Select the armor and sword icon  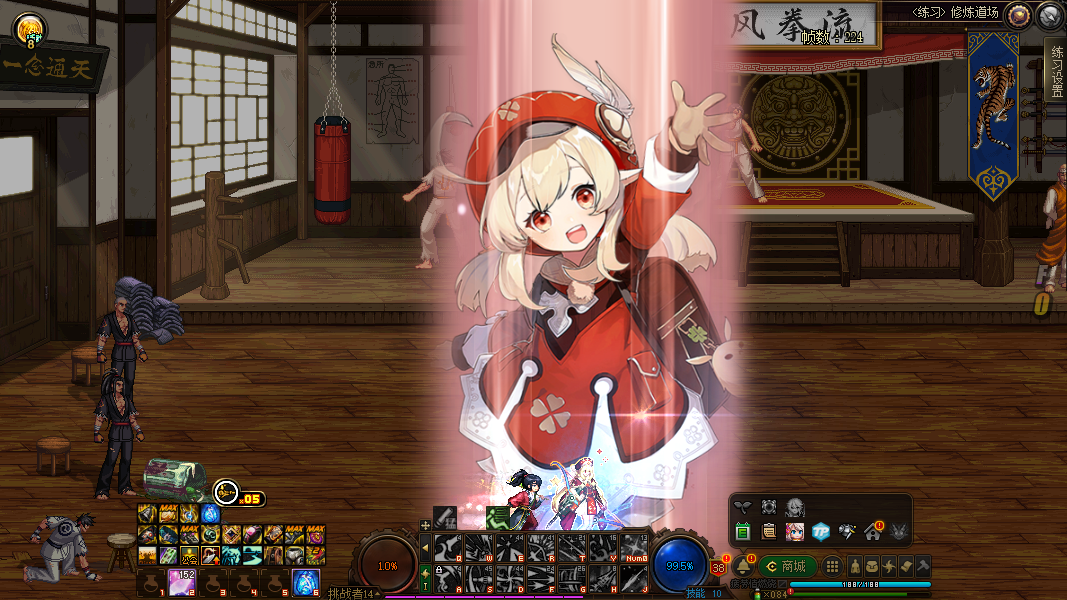[x=847, y=531]
